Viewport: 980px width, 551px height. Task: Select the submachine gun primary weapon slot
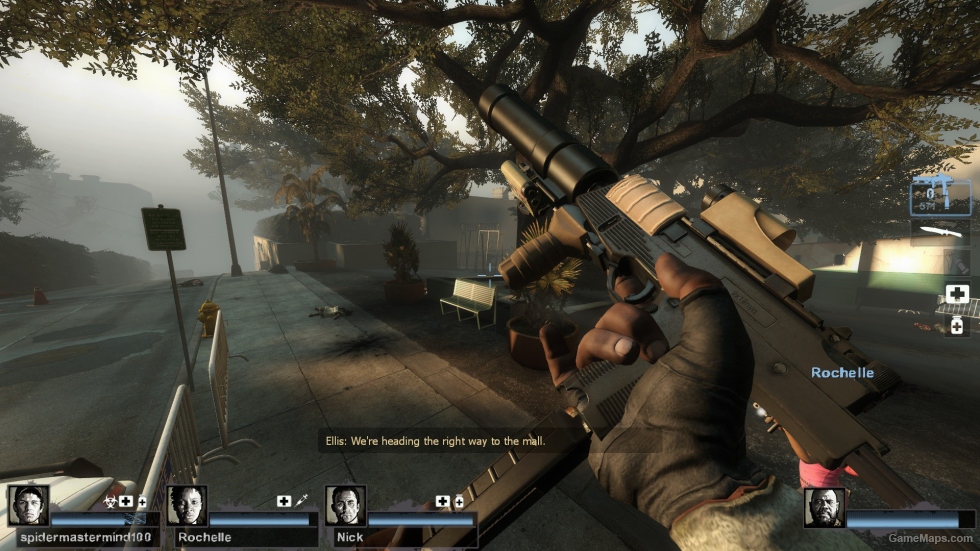(x=940, y=196)
